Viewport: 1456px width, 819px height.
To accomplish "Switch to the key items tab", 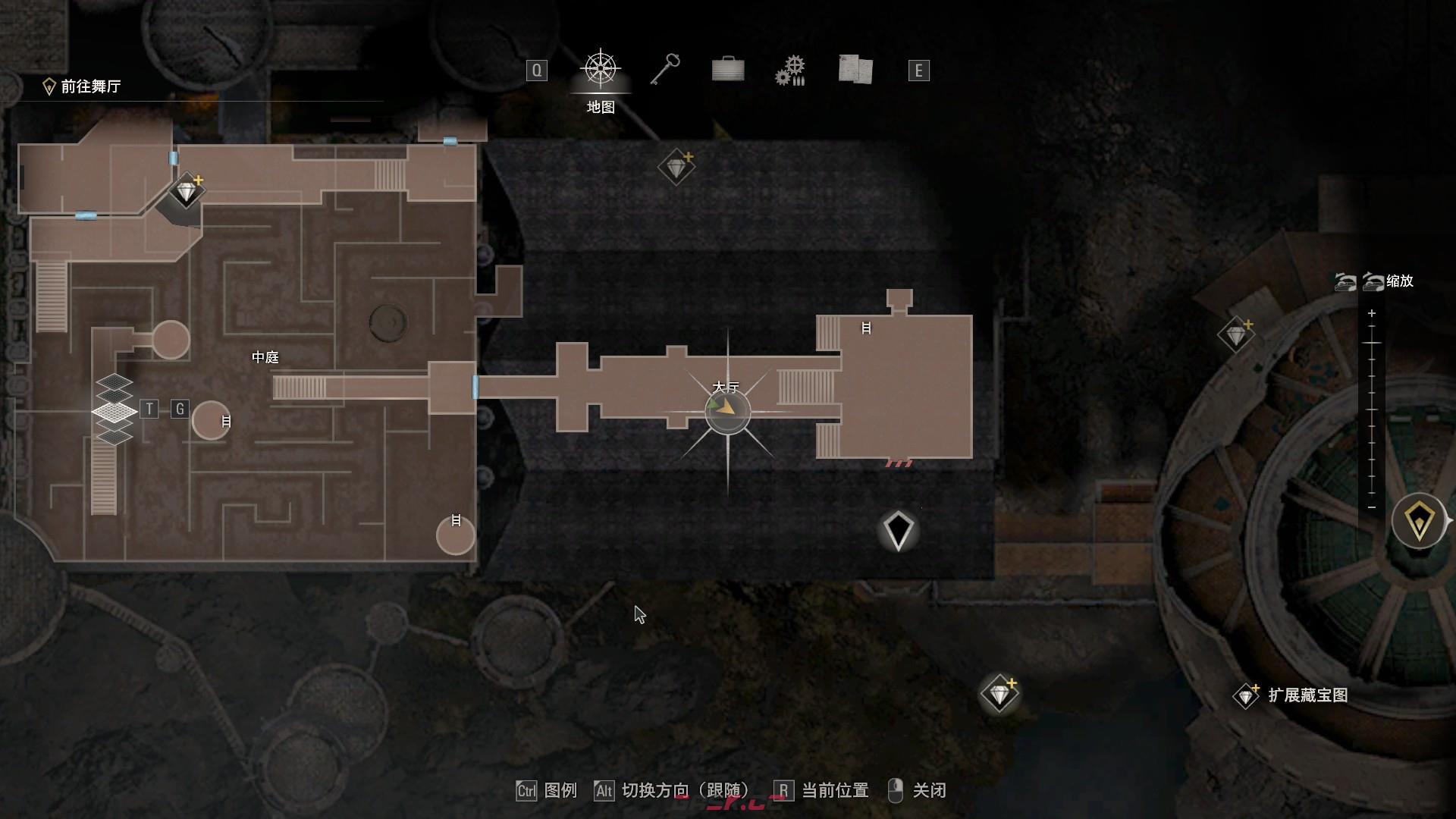I will 664,70.
